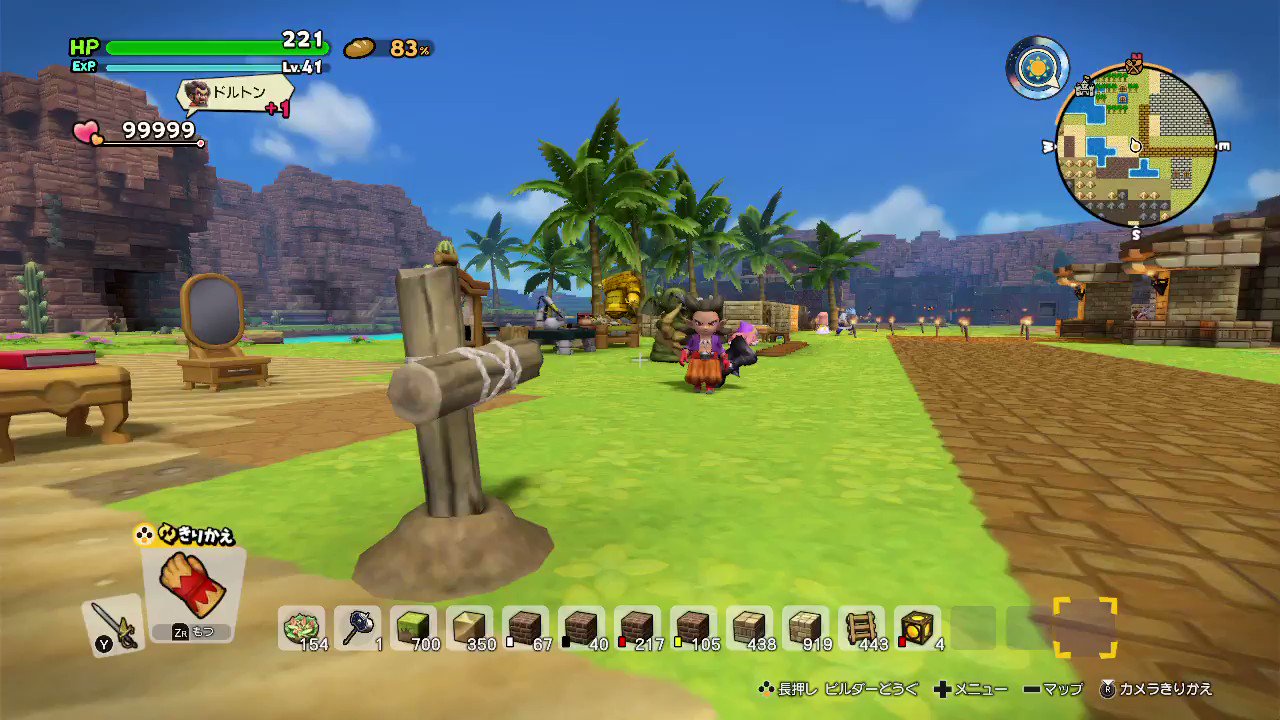1280x720 pixels.
Task: Select the yellow lantern block stack of 4
Action: tap(918, 625)
